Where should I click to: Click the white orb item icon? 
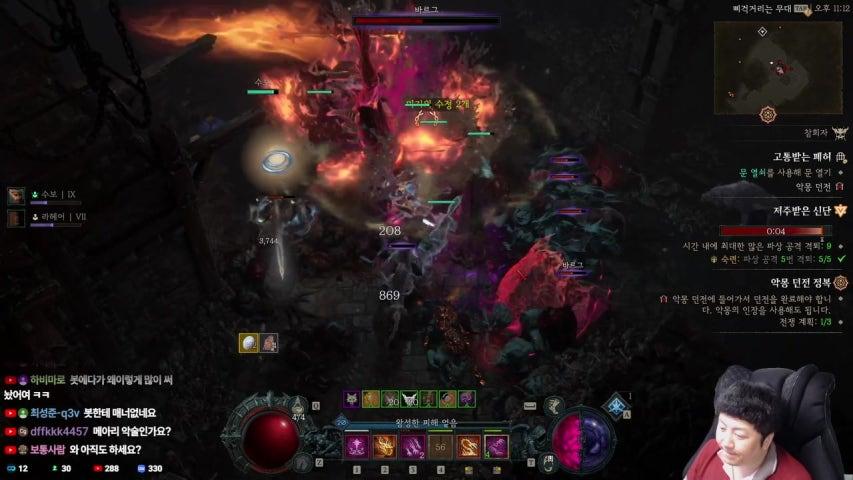(x=249, y=343)
